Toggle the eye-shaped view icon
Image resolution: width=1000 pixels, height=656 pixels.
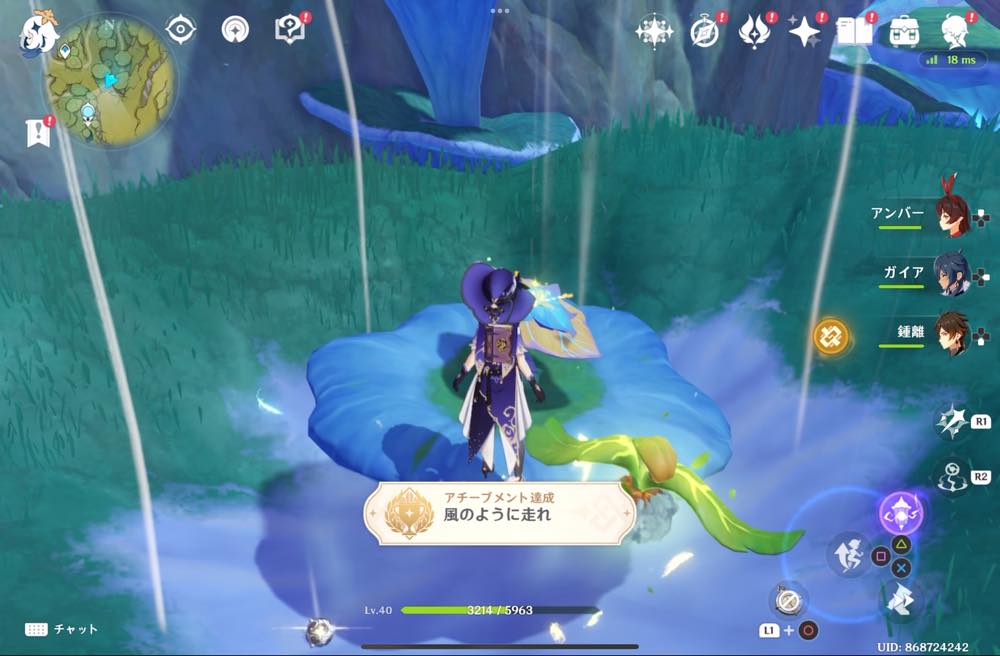point(180,29)
